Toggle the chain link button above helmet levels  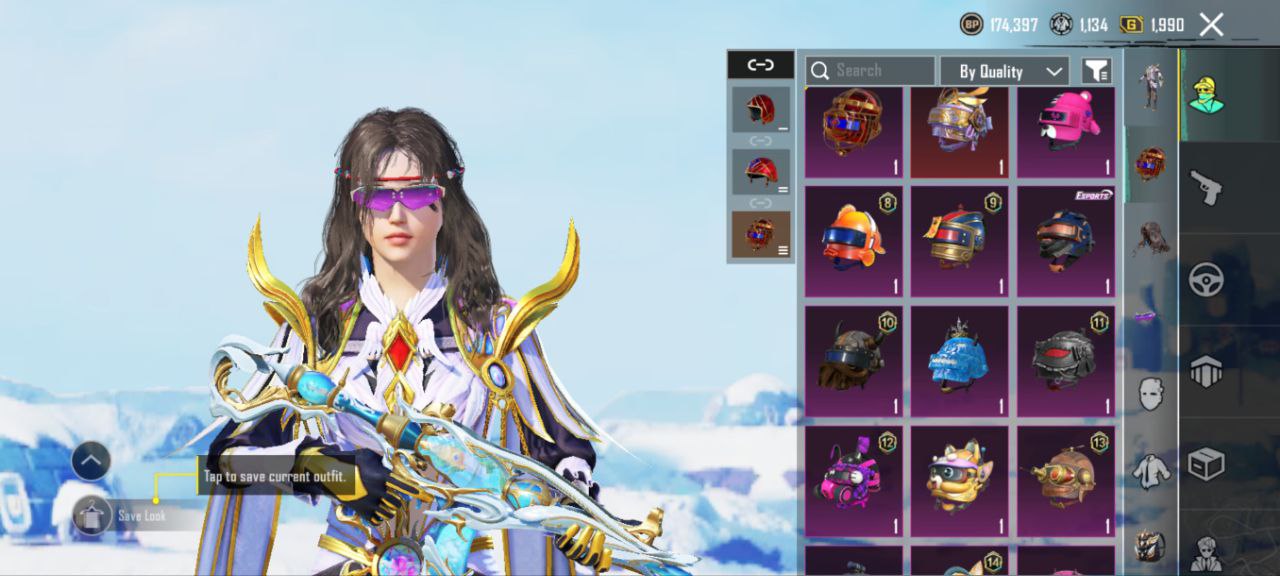(760, 65)
